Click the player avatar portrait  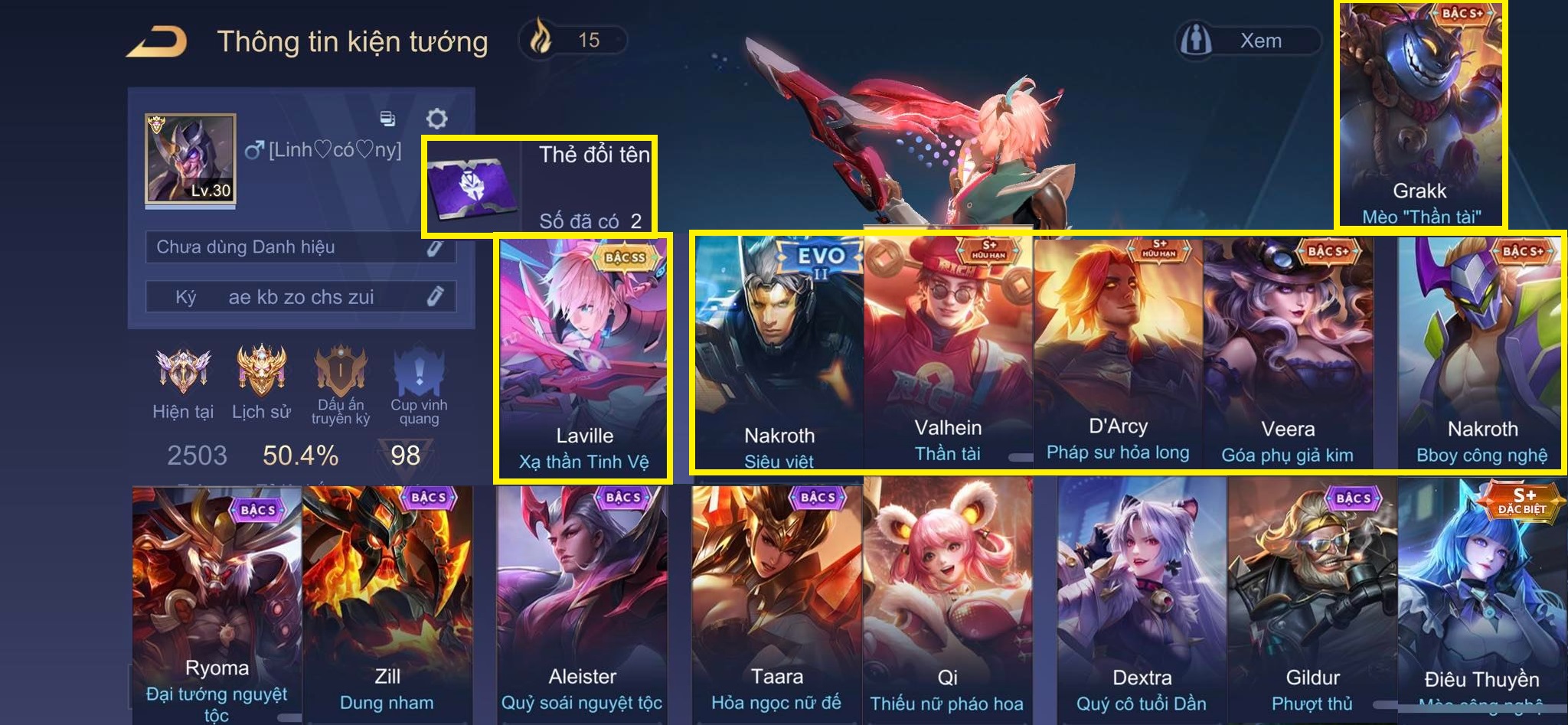[190, 159]
